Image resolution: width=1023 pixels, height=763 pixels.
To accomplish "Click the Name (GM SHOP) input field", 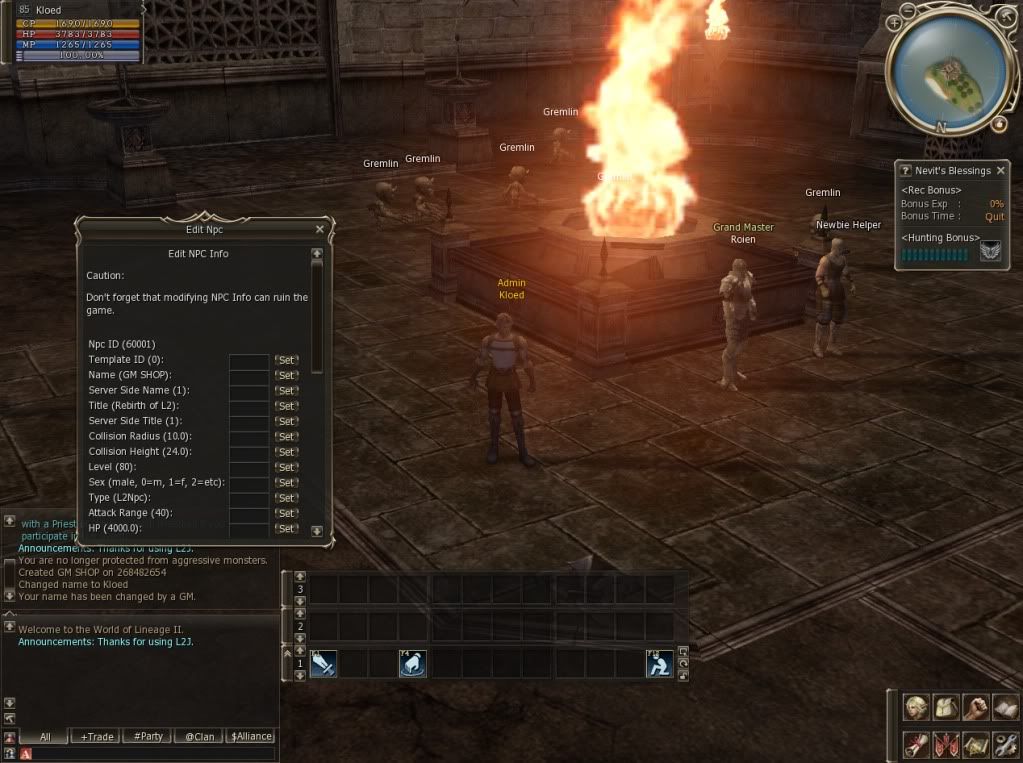I will point(249,375).
